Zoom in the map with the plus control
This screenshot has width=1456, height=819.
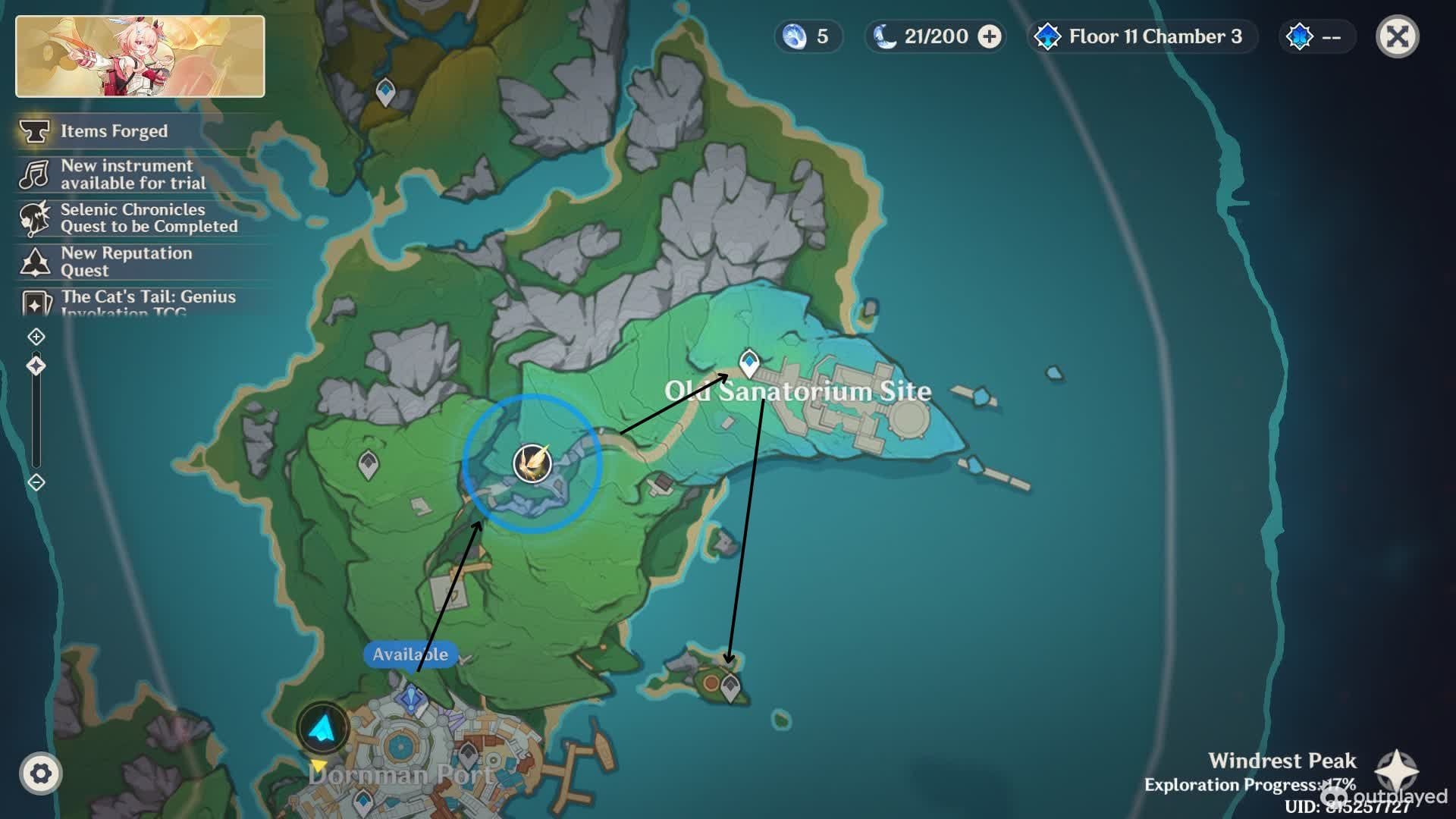(36, 337)
